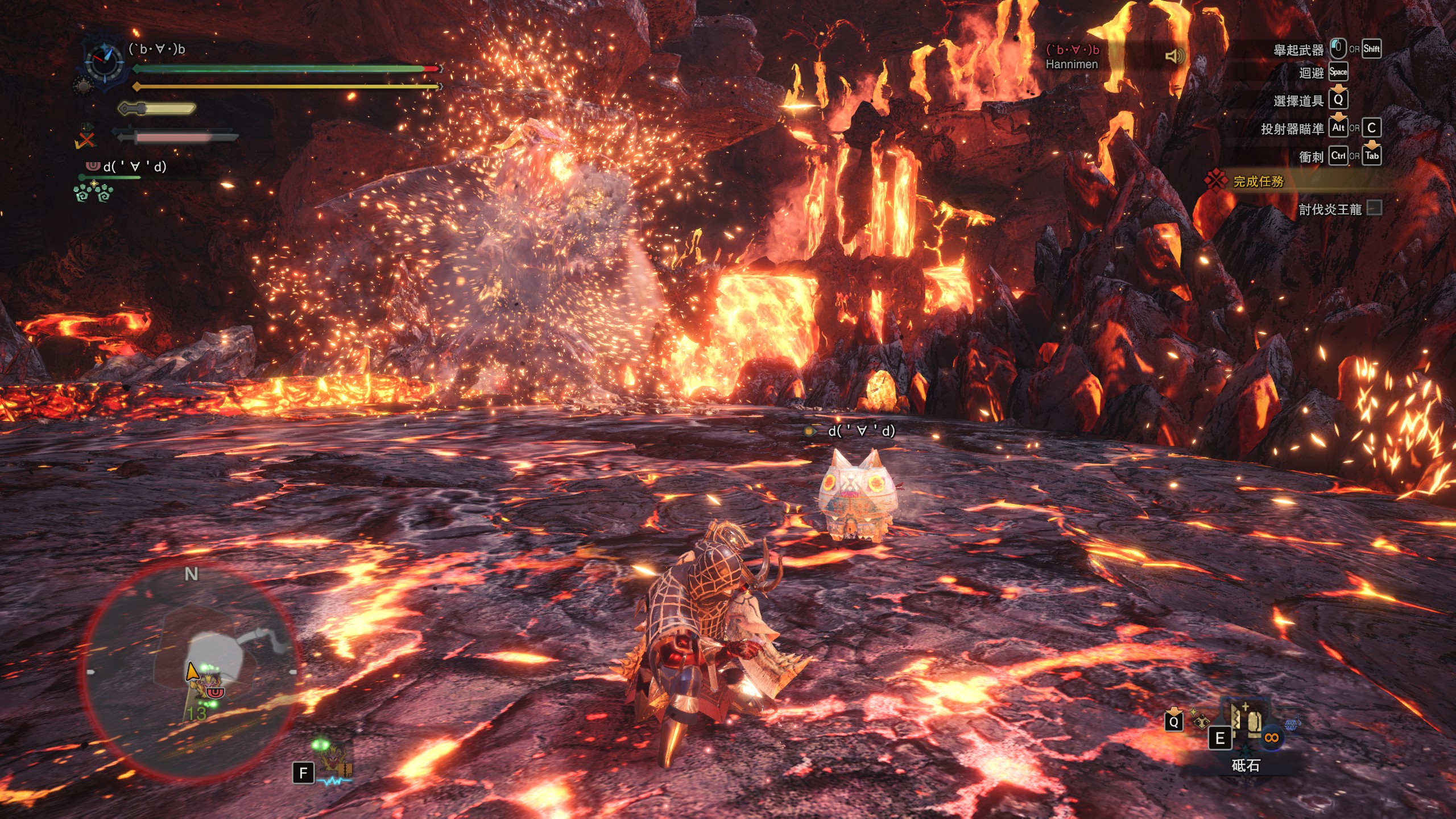This screenshot has height=819, width=1456.
Task: Select the slinger ammo pod icon
Action: tap(1200, 722)
